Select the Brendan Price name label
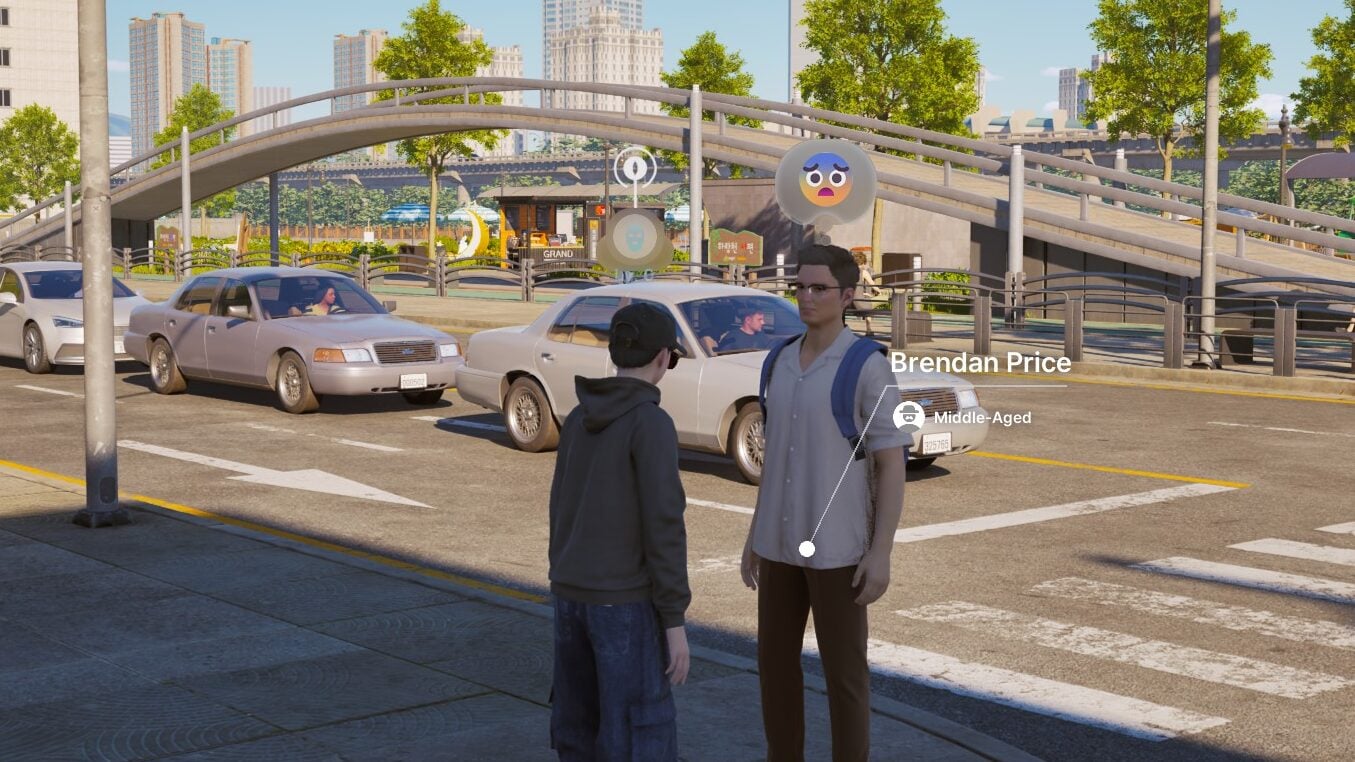The width and height of the screenshot is (1355, 762). (979, 364)
